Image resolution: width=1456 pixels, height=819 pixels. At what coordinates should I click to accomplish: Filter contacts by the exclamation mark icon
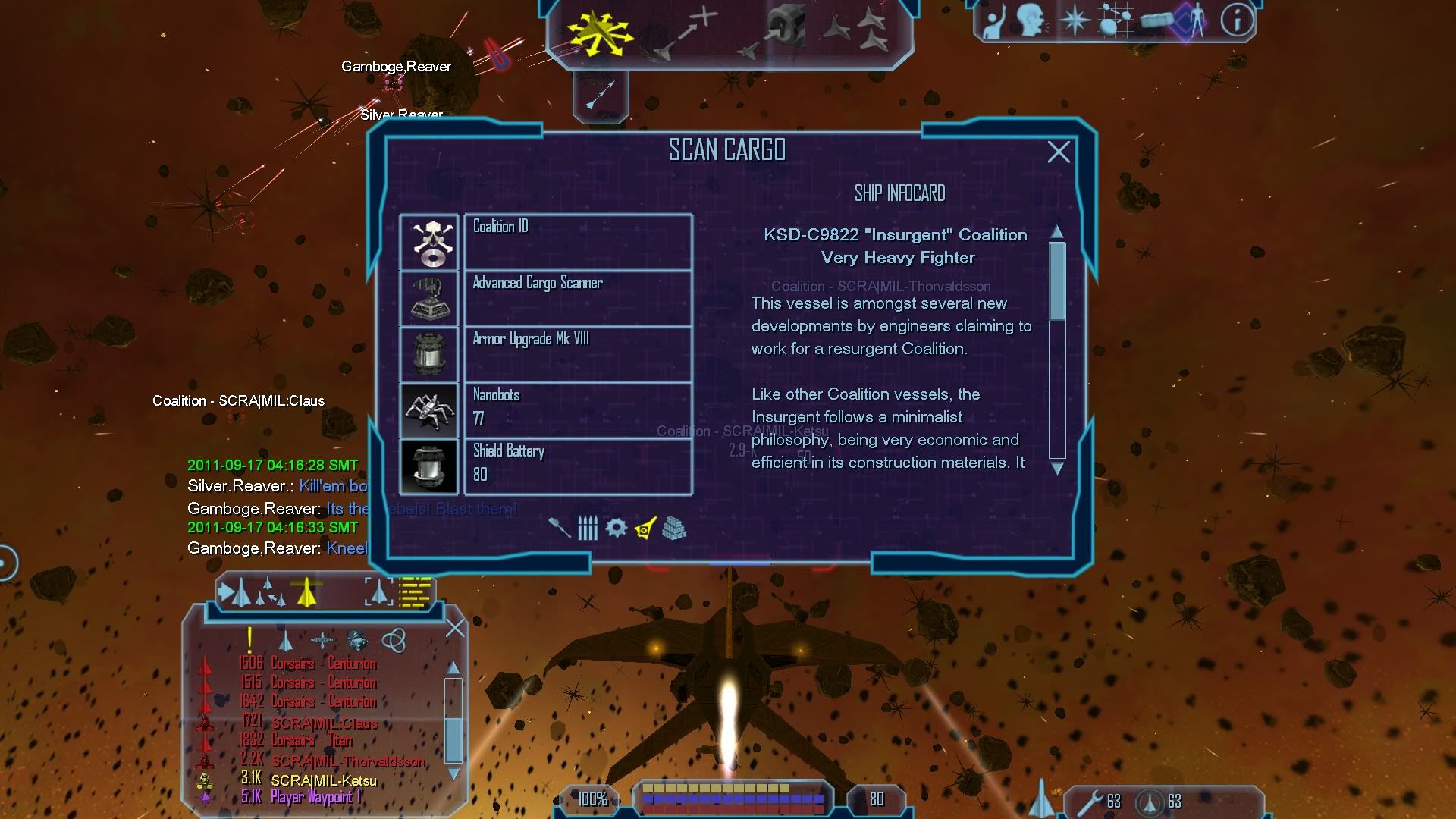249,640
